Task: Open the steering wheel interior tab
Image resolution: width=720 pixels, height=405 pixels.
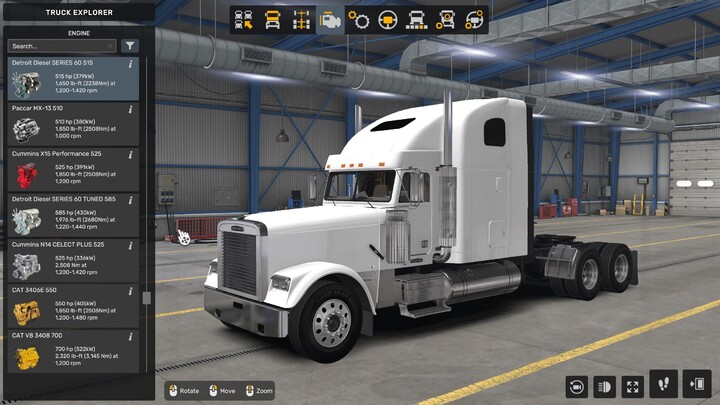Action: [388, 19]
